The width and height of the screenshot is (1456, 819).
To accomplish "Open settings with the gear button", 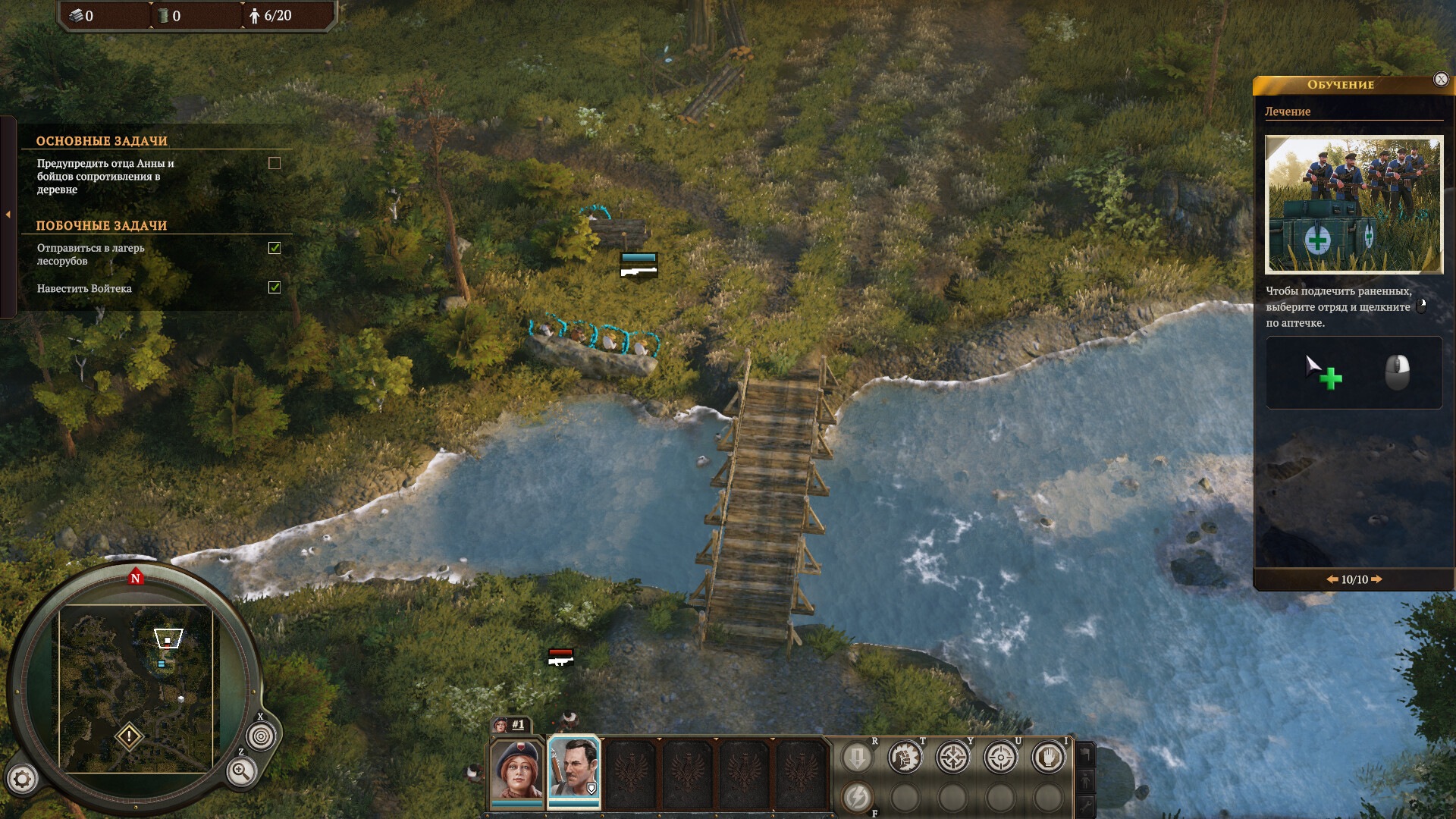I will pyautogui.click(x=22, y=779).
